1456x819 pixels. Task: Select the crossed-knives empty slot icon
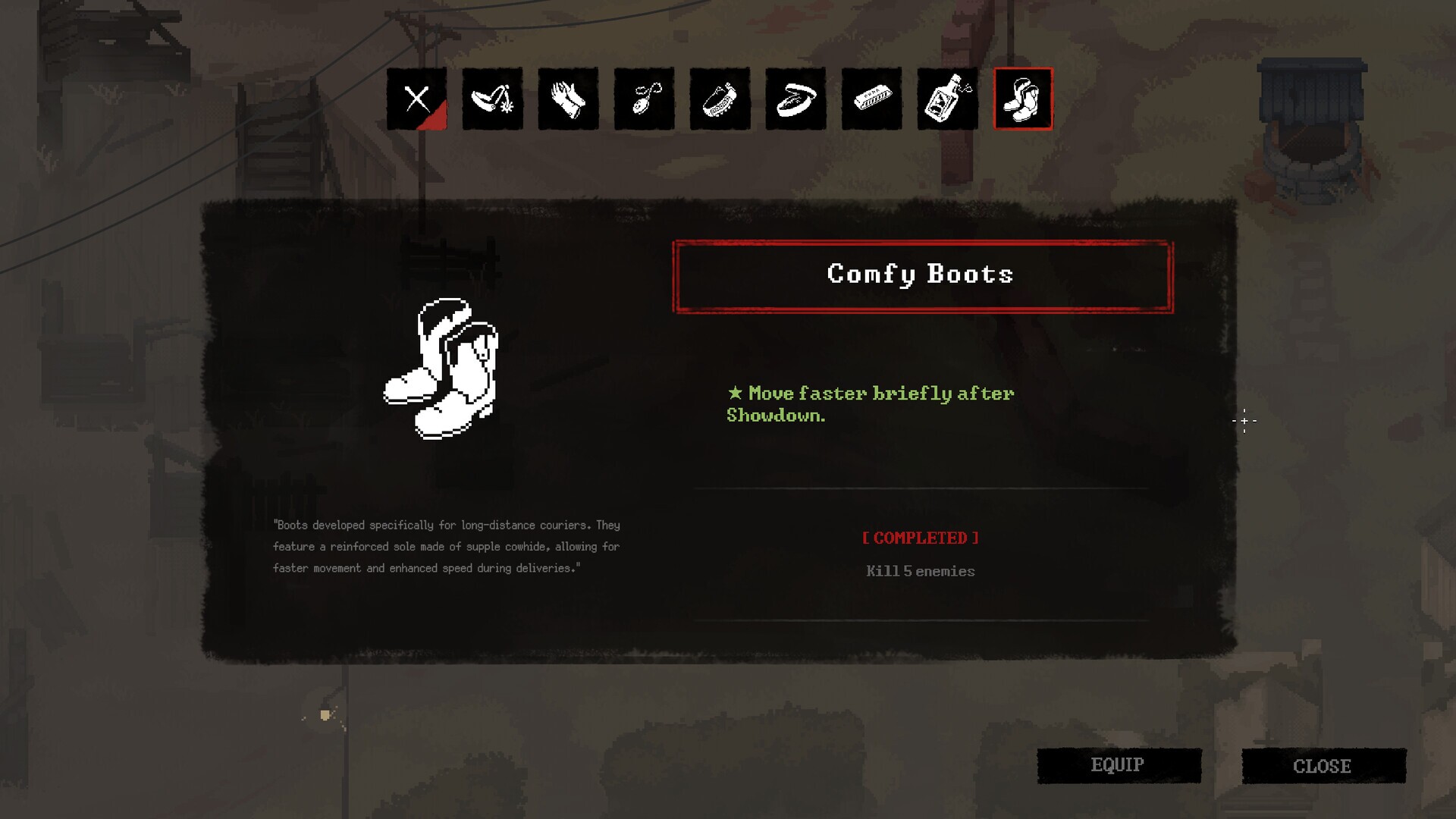pyautogui.click(x=416, y=99)
